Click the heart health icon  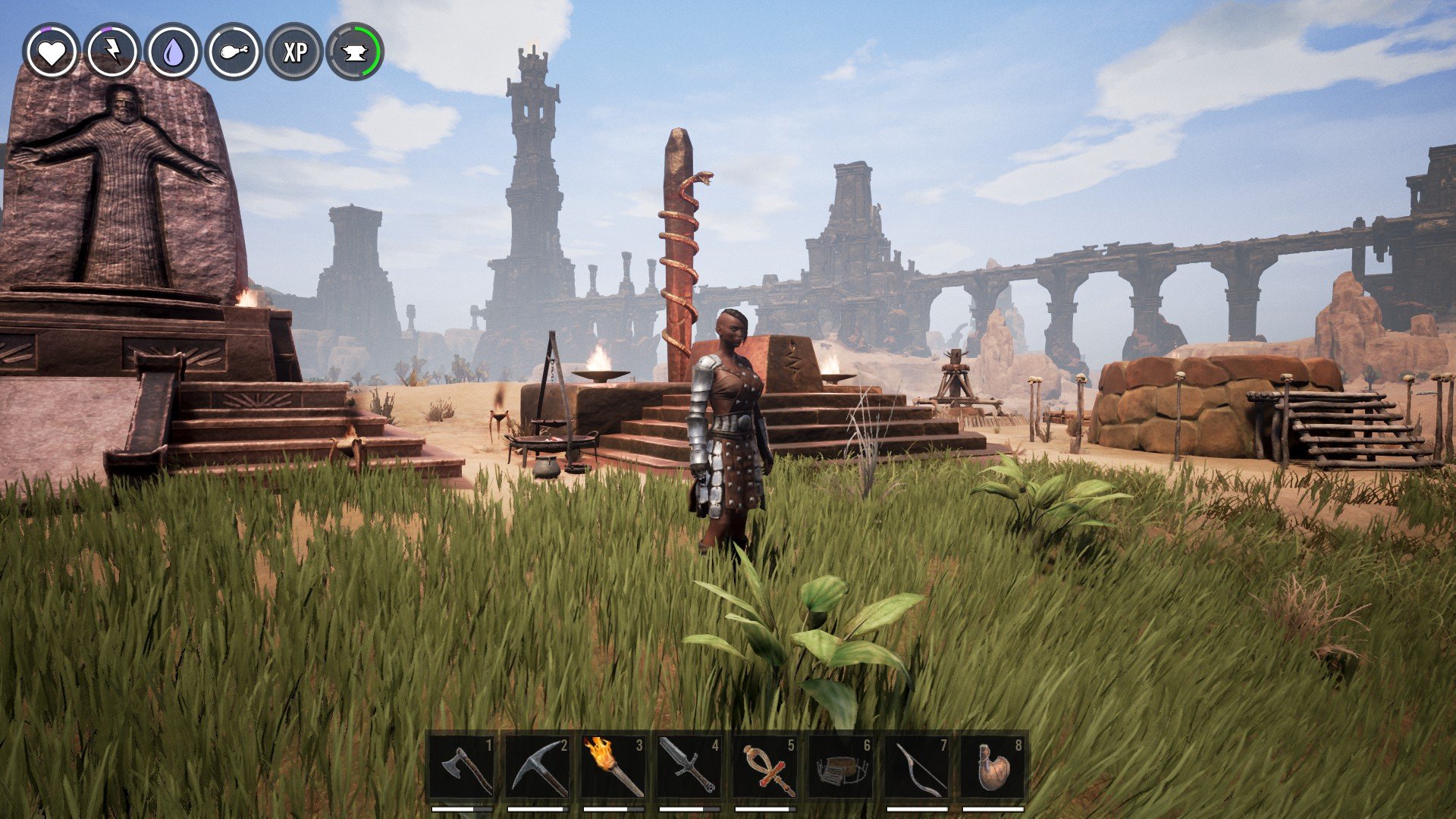51,52
